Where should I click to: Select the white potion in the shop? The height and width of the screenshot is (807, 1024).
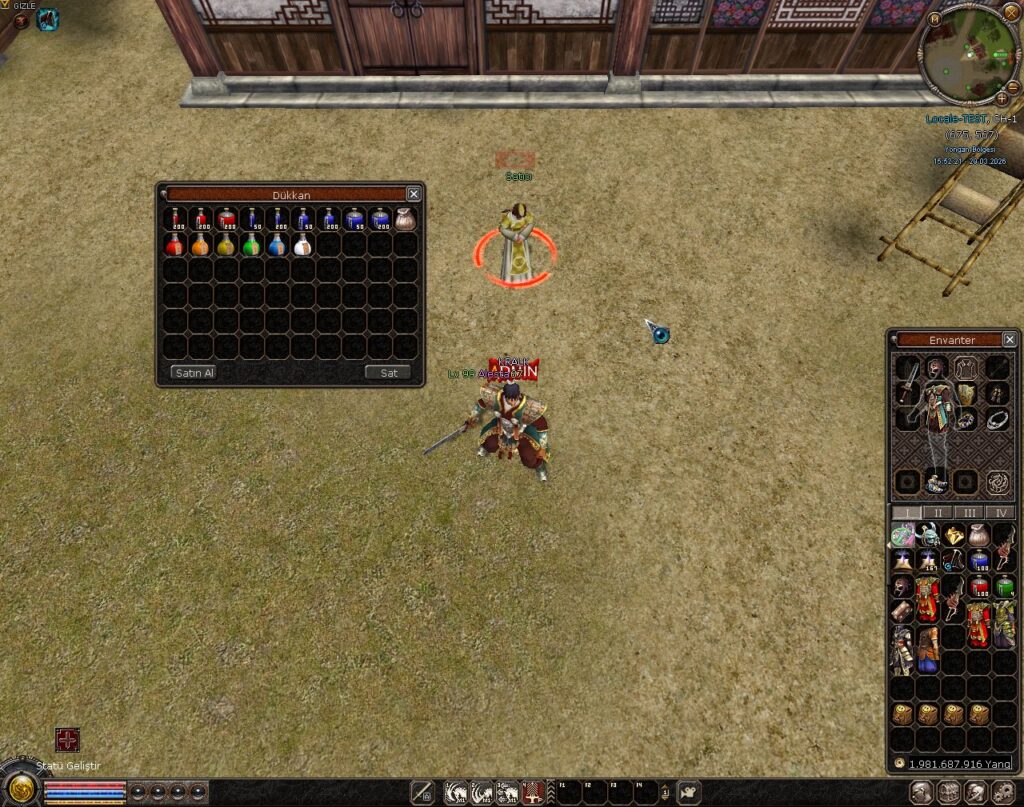[x=302, y=245]
